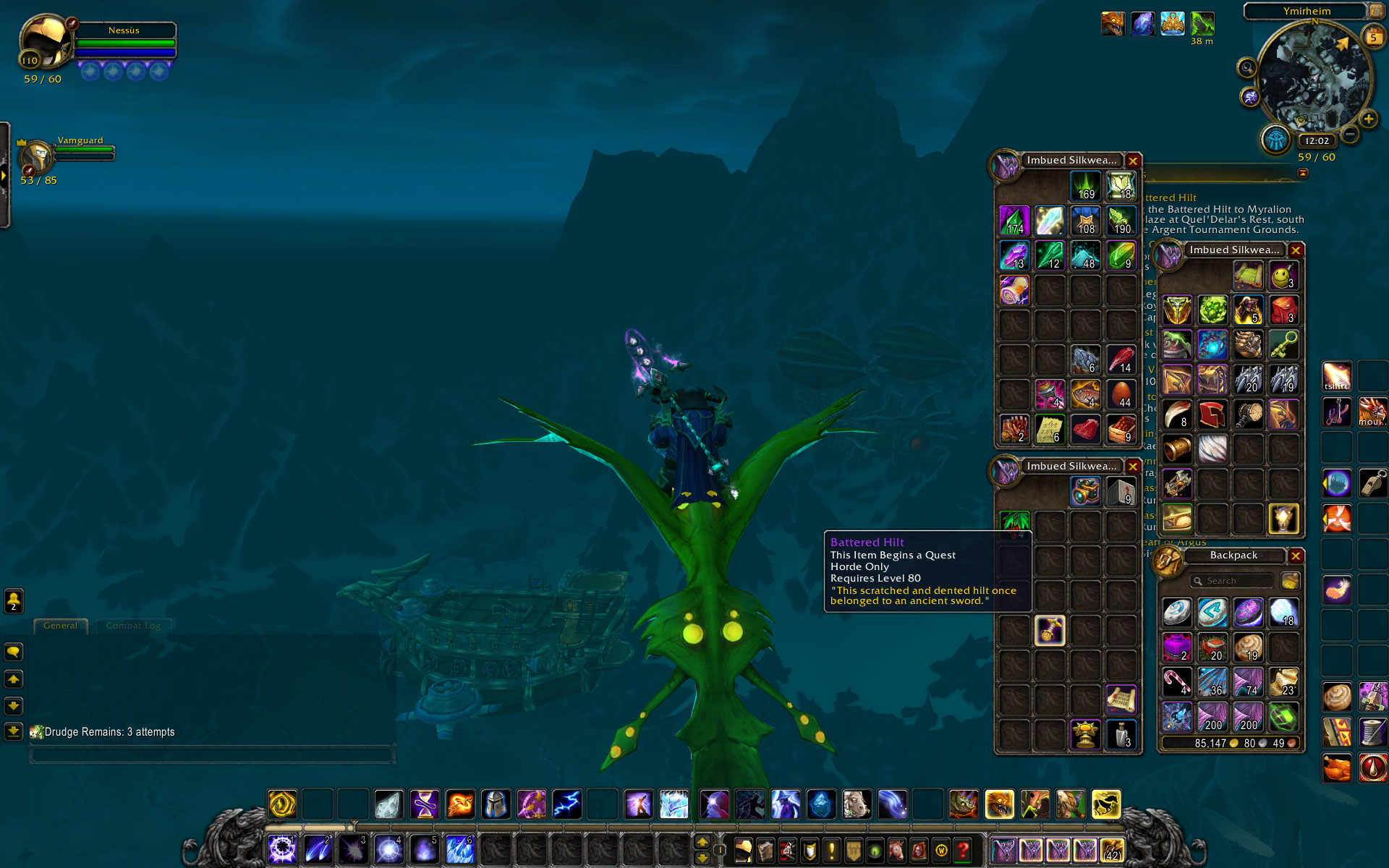Target the Nessus player portrait
The width and height of the screenshot is (1389, 868).
click(45, 42)
